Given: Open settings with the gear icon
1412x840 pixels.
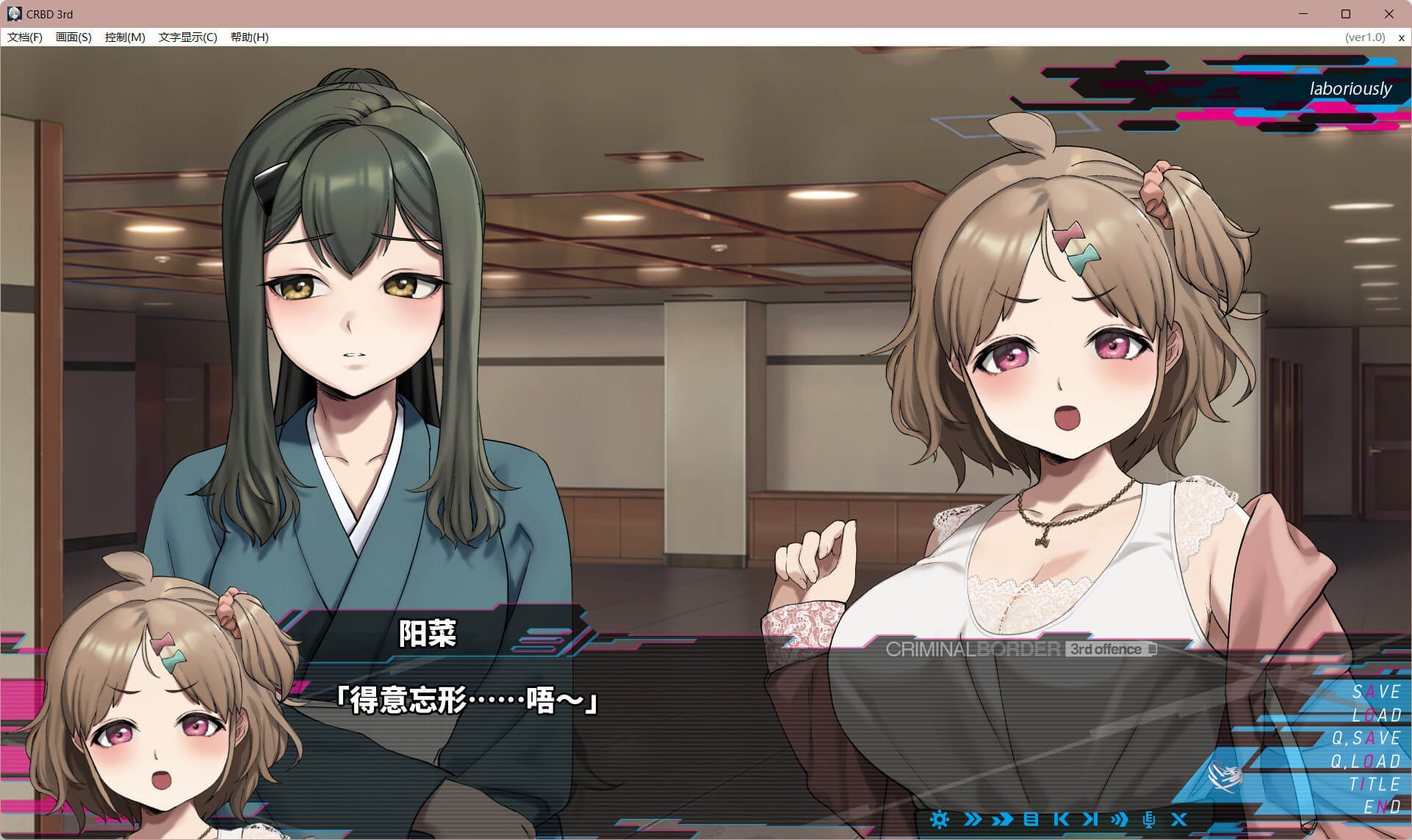Looking at the screenshot, I should tap(939, 819).
